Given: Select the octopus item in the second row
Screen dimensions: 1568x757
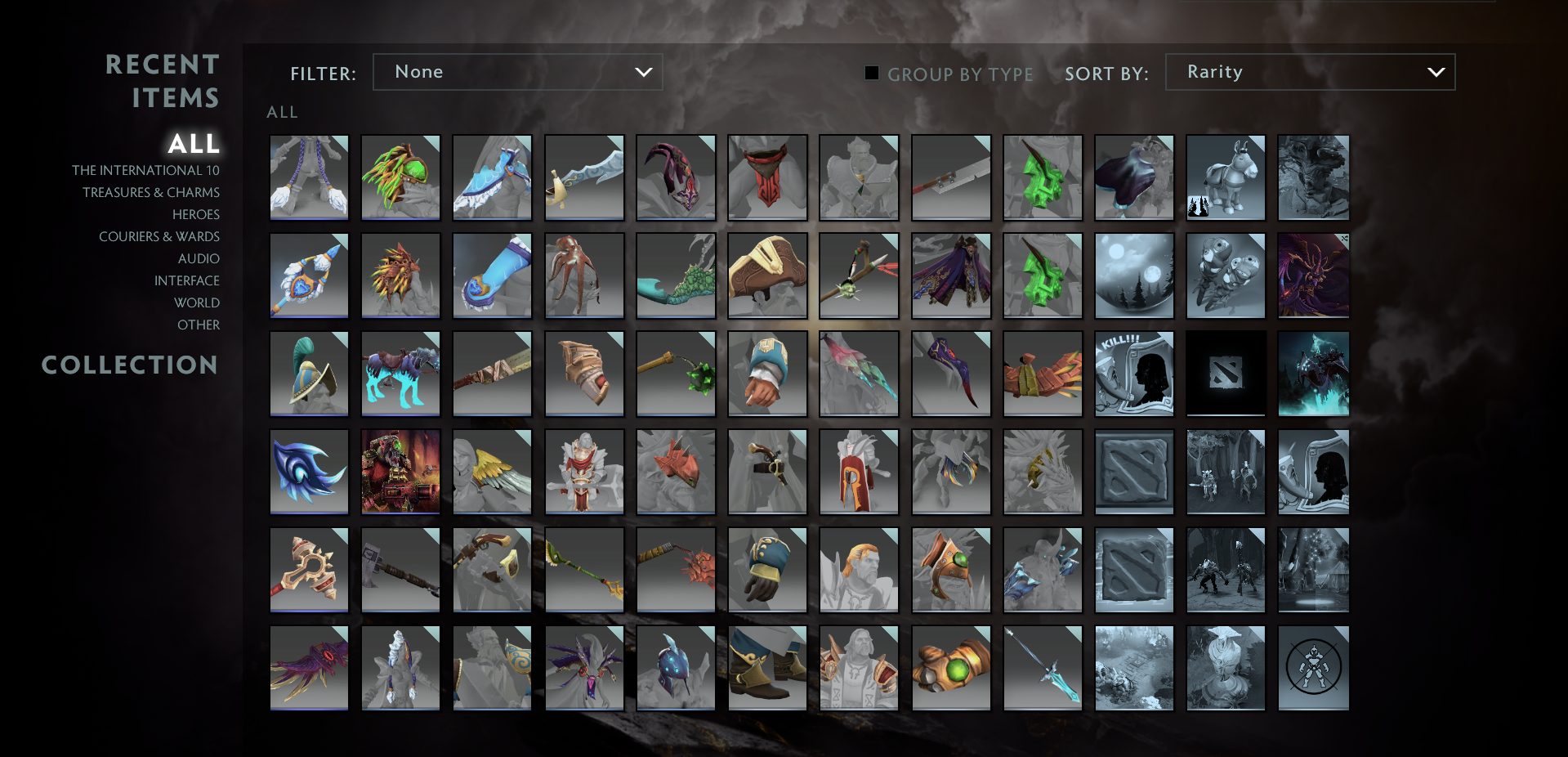Looking at the screenshot, I should tap(584, 275).
